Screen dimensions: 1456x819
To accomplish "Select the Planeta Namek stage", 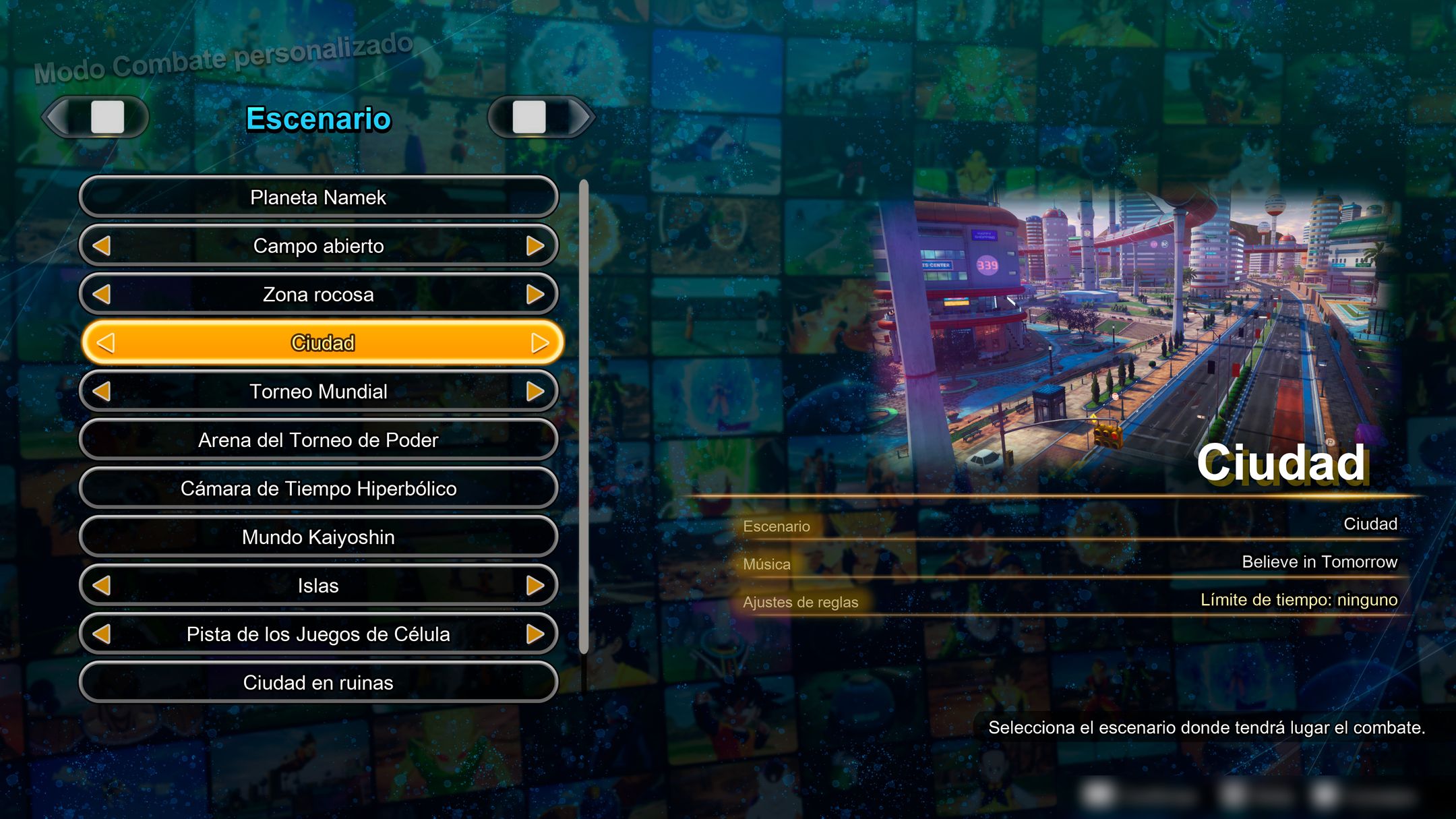I will click(317, 198).
